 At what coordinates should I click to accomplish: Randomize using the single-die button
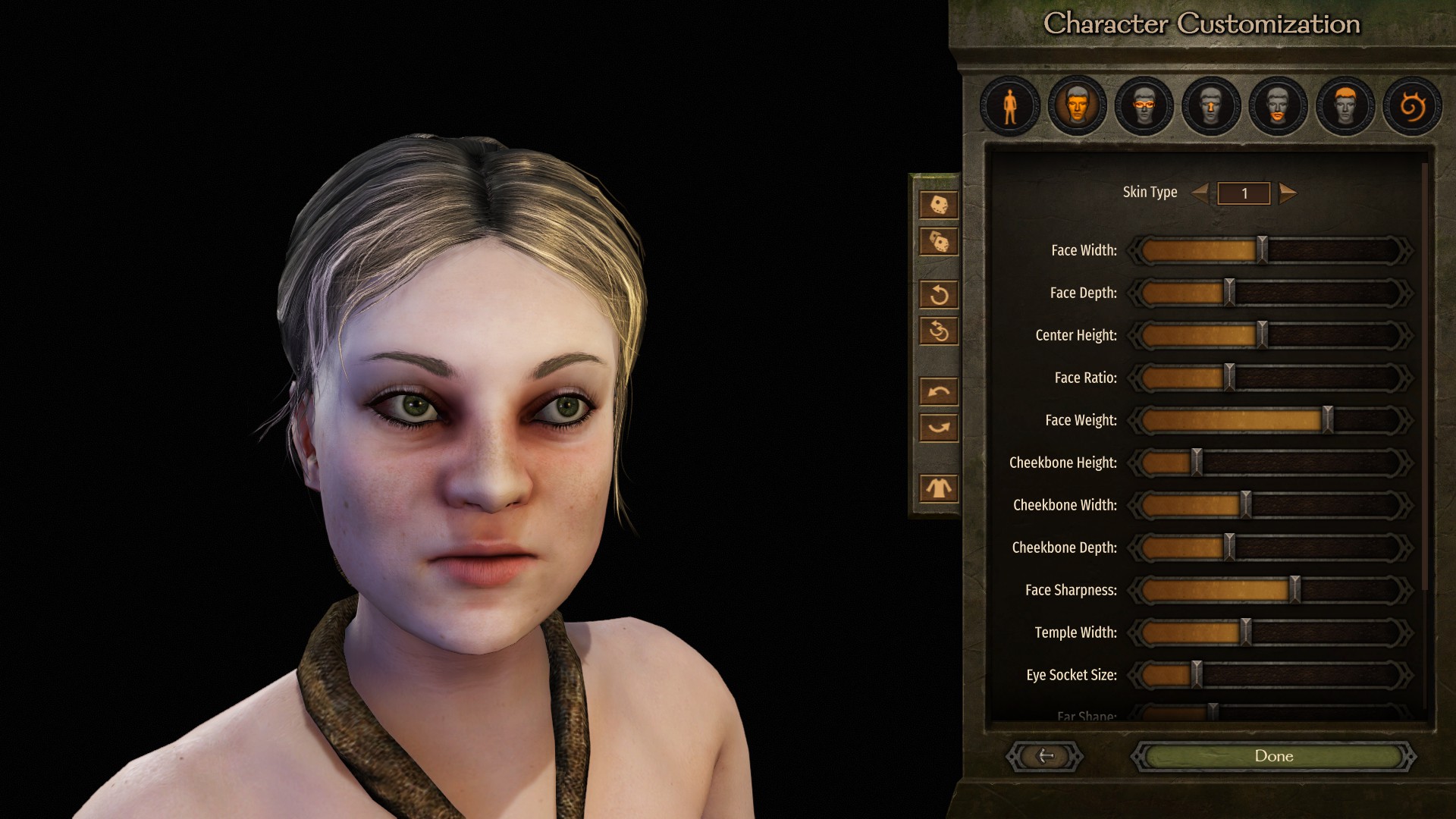pos(939,205)
